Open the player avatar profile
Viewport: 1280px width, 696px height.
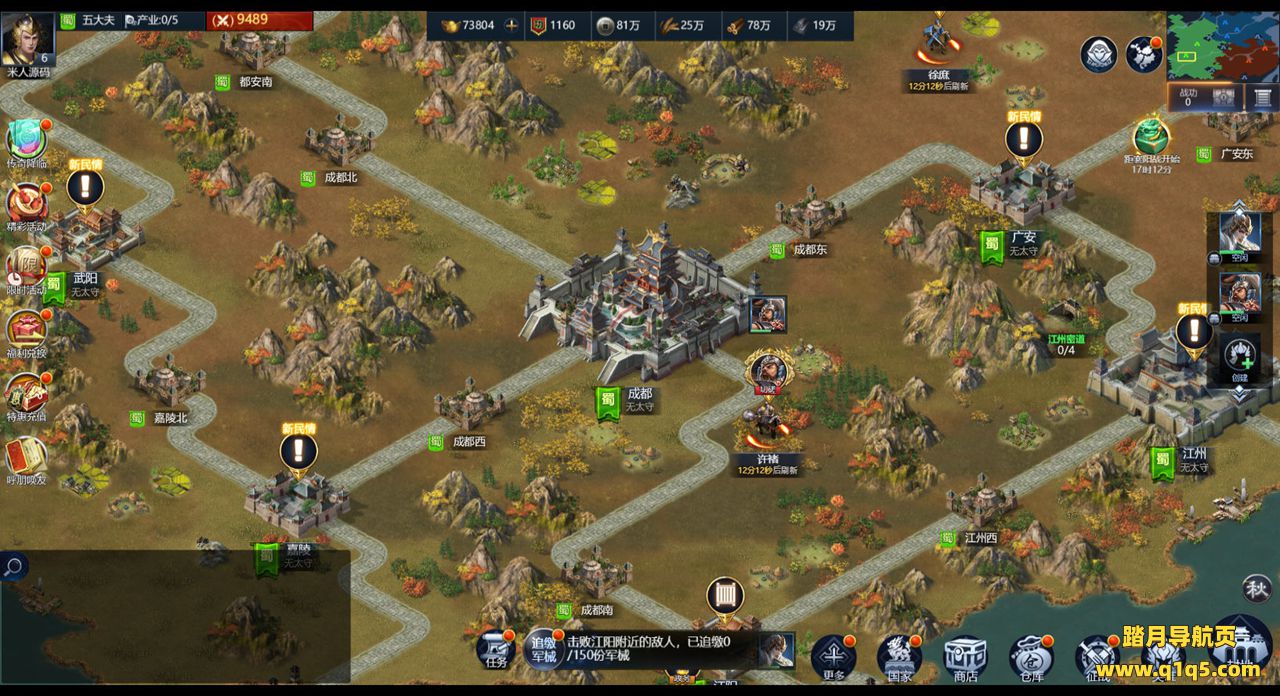tap(27, 36)
